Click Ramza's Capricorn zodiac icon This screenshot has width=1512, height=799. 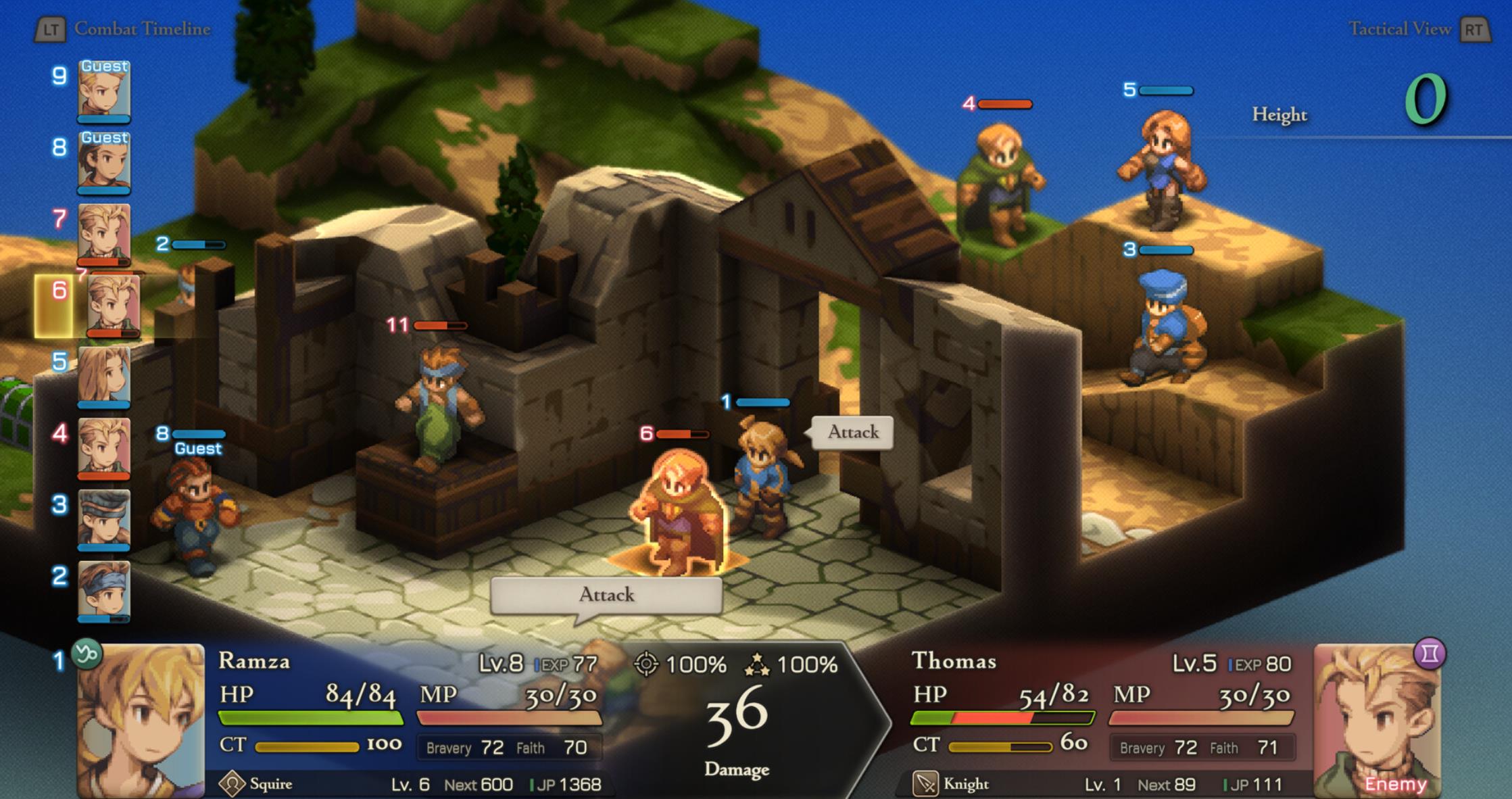pyautogui.click(x=87, y=654)
